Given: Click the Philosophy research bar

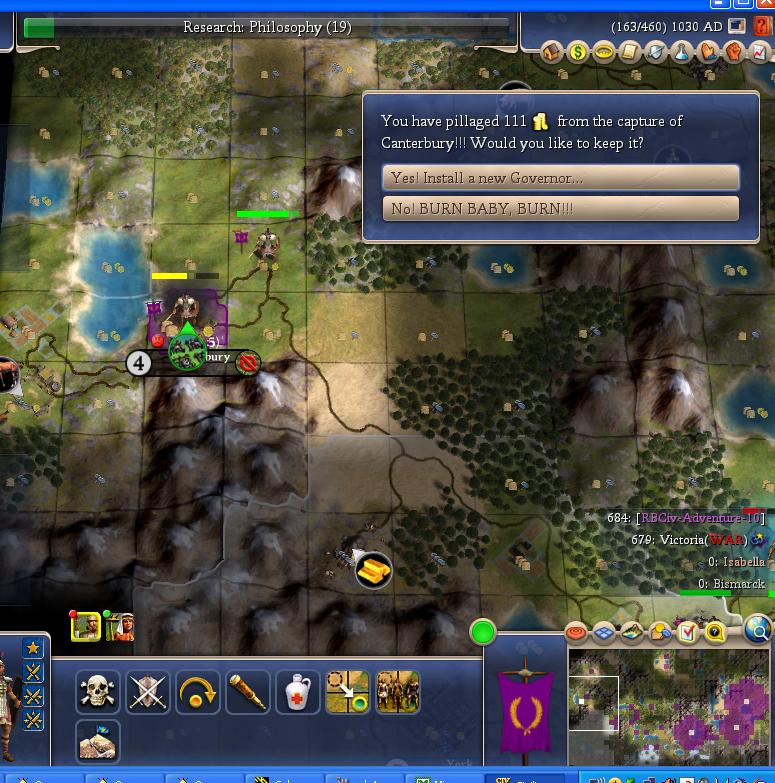Looking at the screenshot, I should (x=267, y=28).
